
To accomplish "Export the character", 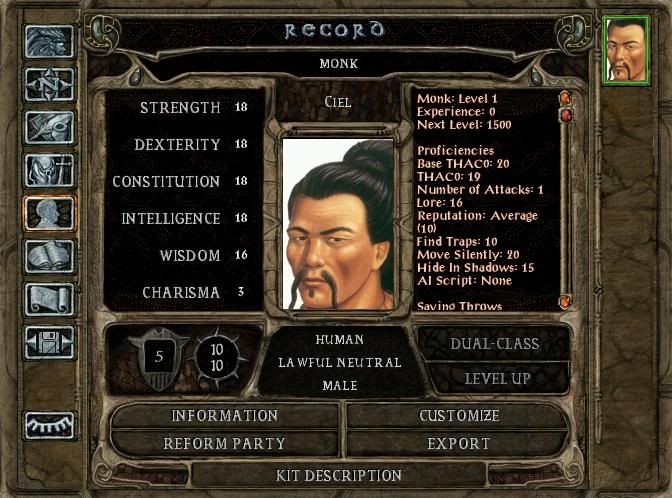I will [x=459, y=443].
